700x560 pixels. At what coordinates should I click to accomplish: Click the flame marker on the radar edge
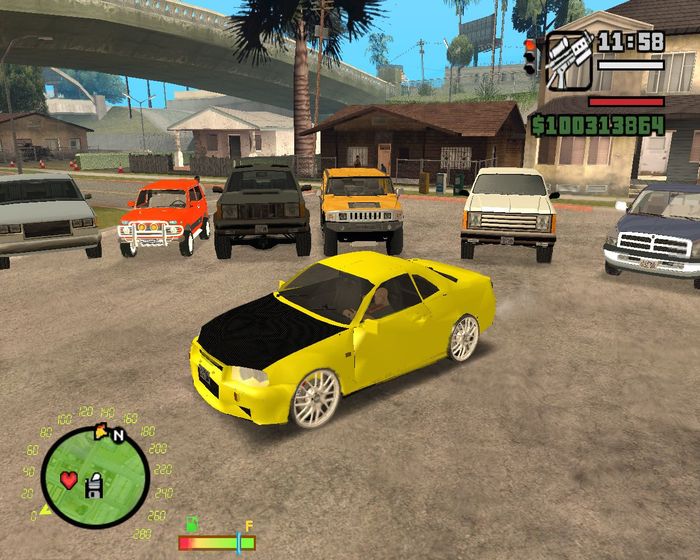coord(101,431)
